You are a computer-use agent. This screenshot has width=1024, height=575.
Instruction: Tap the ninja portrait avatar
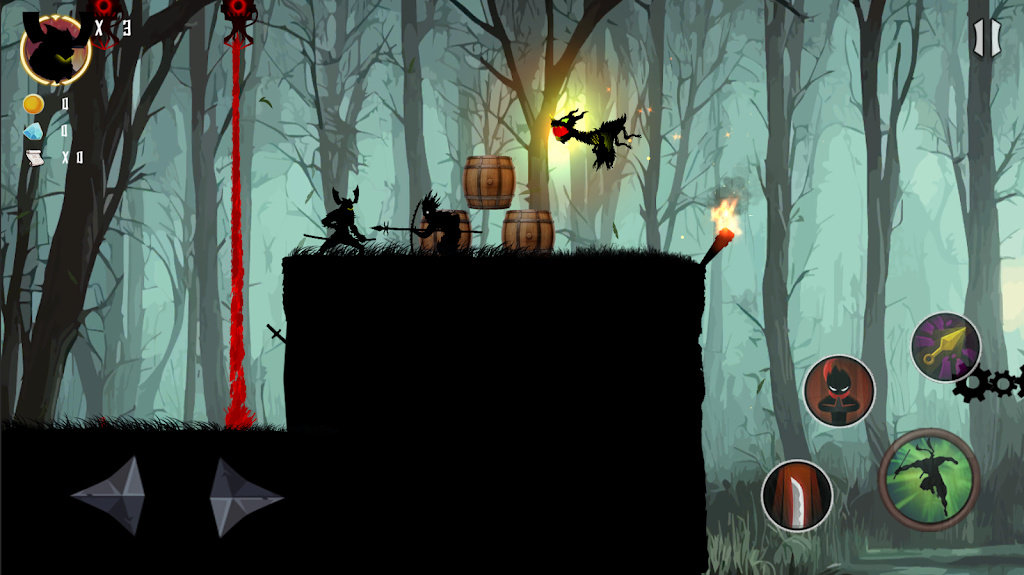tap(55, 48)
